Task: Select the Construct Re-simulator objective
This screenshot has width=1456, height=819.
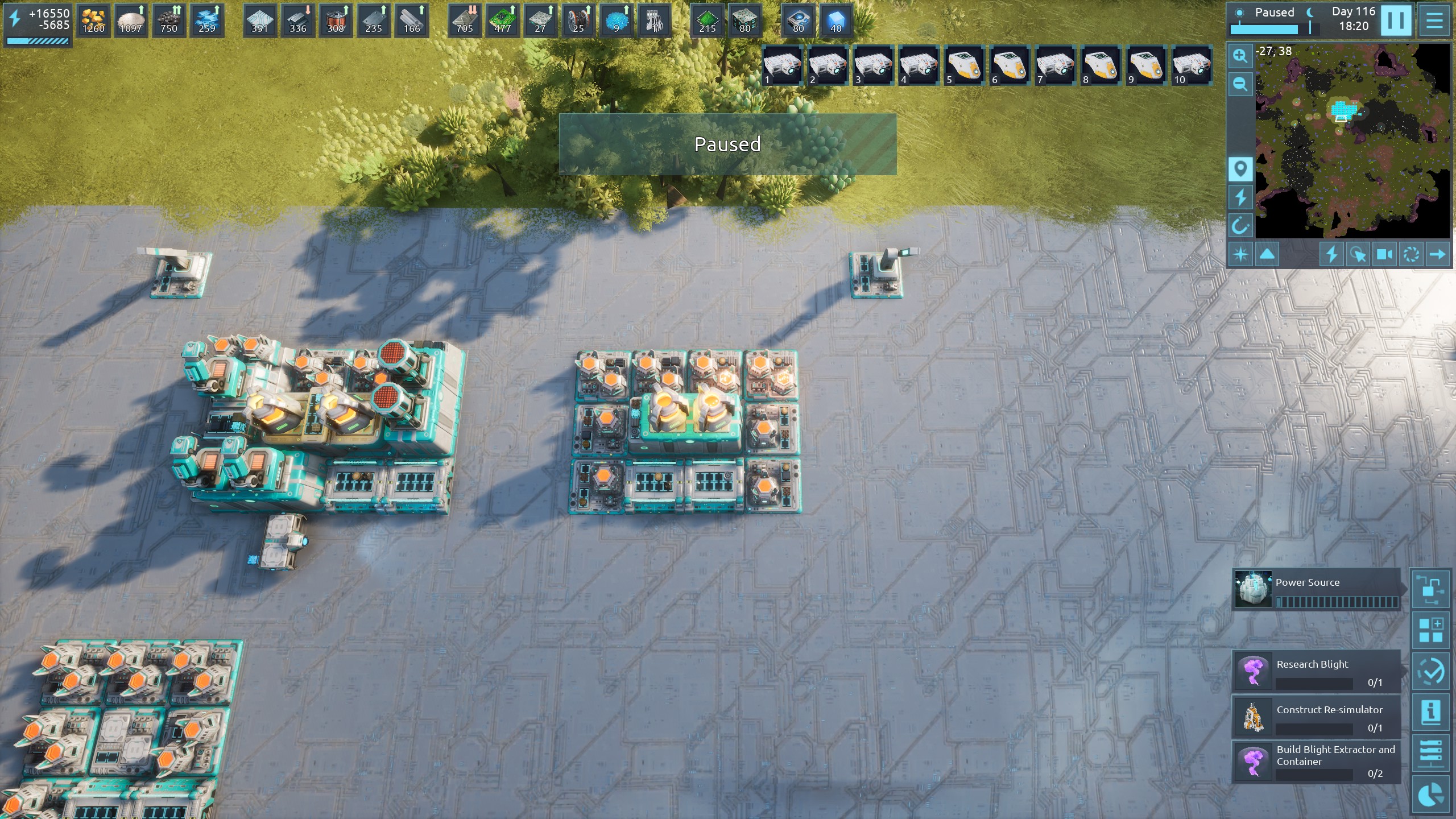Action: (1316, 717)
